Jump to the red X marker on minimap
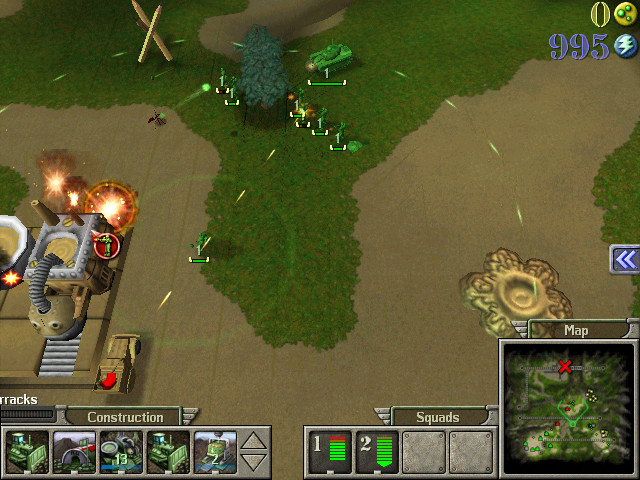The image size is (640, 480). click(565, 367)
